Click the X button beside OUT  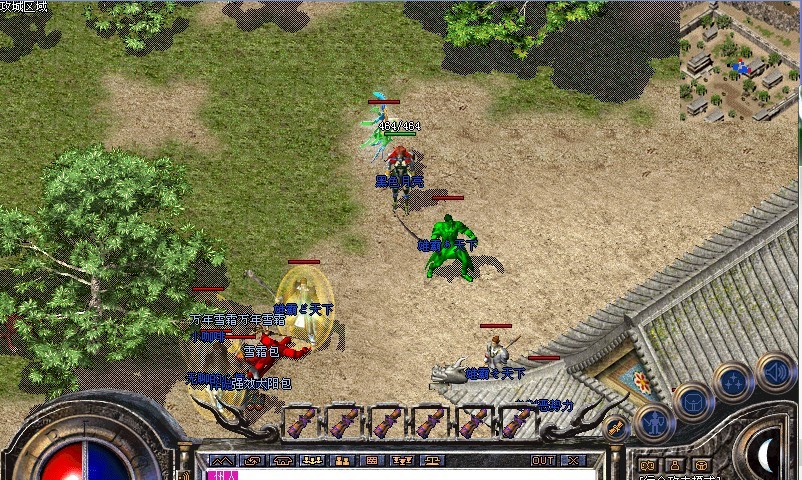(x=574, y=461)
